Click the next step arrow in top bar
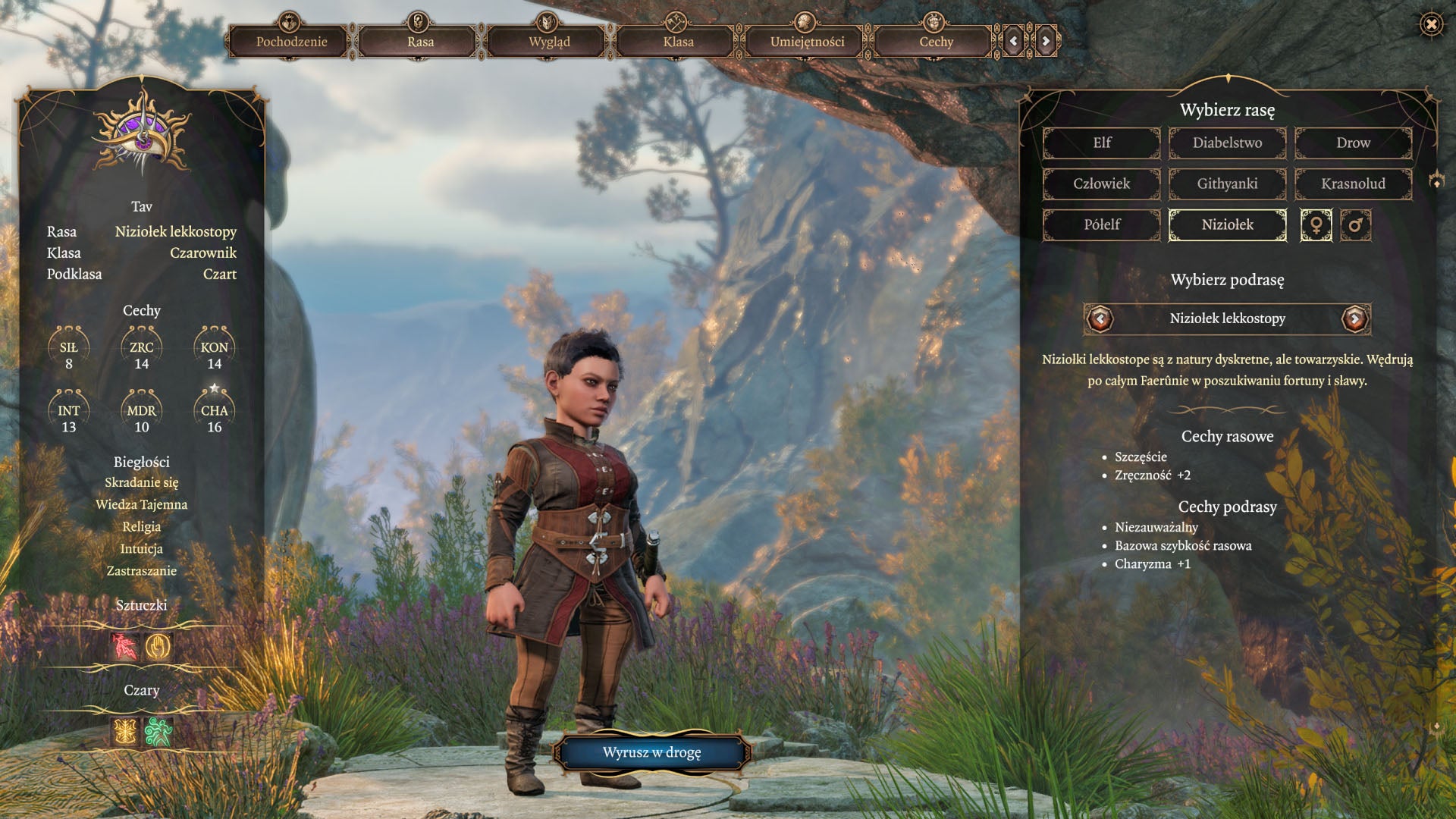The image size is (1456, 819). coord(1046,42)
